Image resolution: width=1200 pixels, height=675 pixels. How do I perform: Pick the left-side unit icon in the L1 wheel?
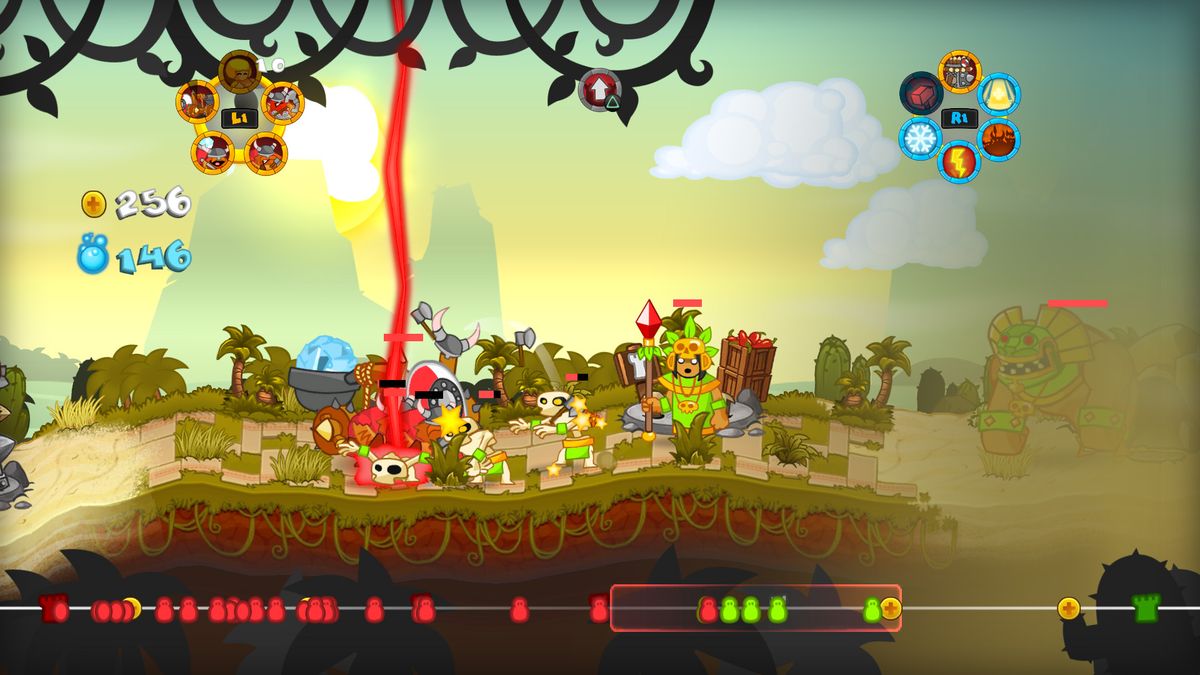coord(198,102)
